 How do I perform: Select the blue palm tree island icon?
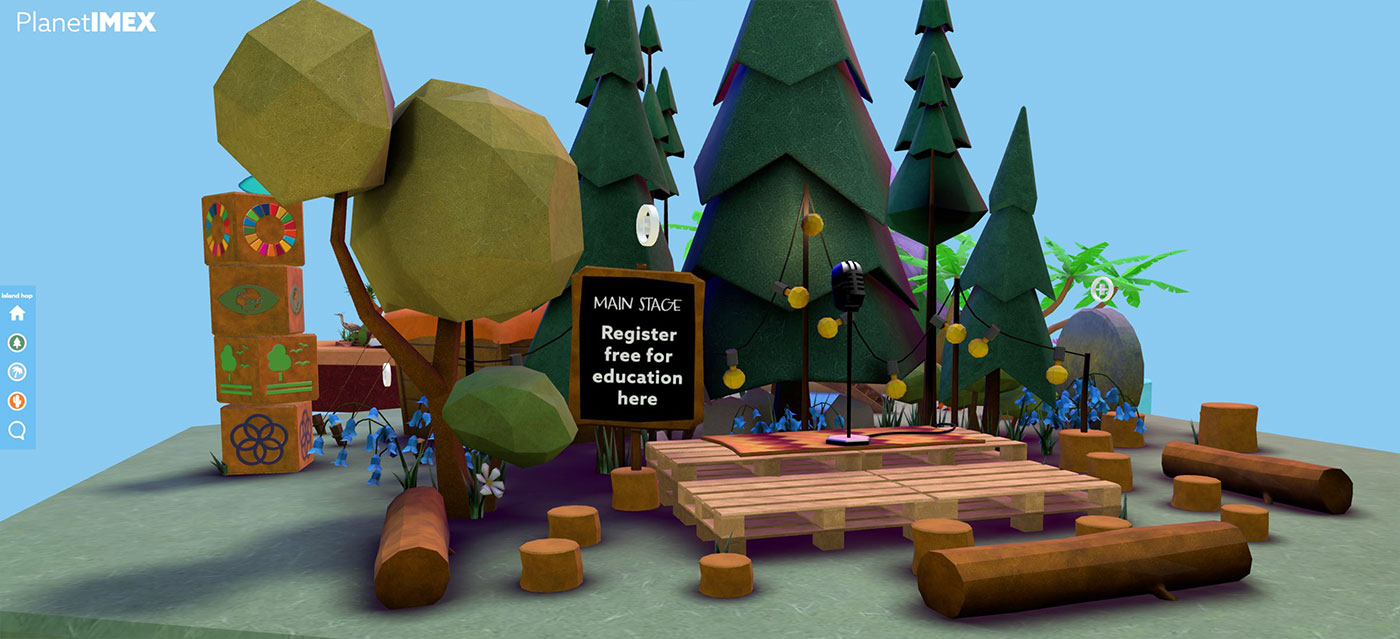[x=17, y=372]
